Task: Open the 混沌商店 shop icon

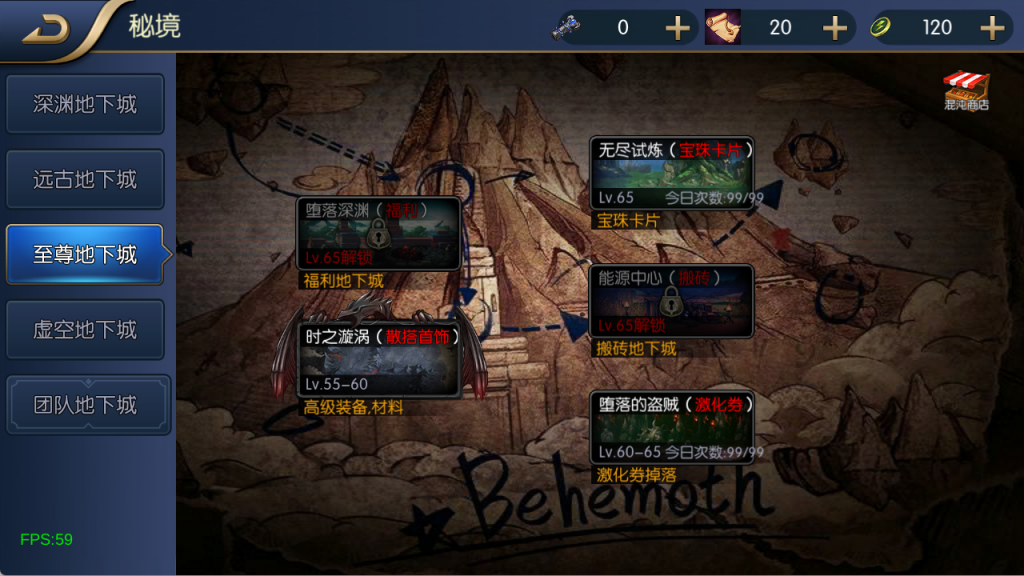Action: [x=966, y=90]
